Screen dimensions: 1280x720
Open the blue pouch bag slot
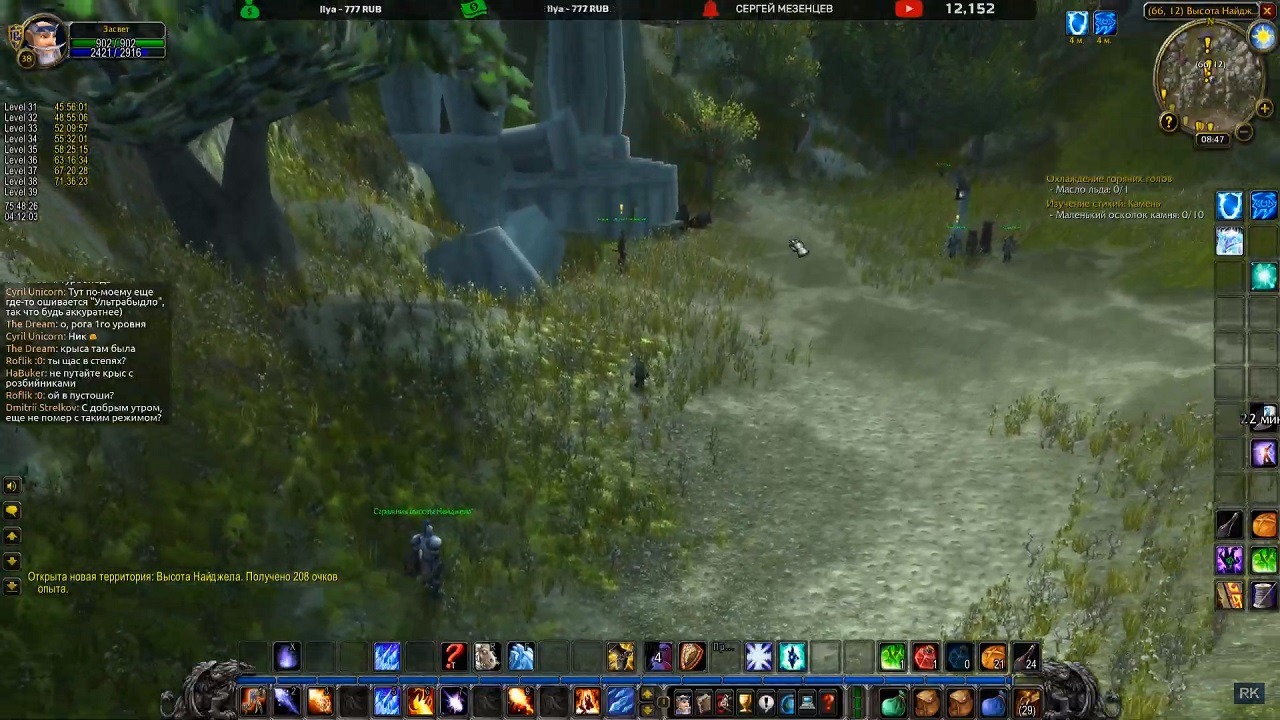[x=993, y=703]
